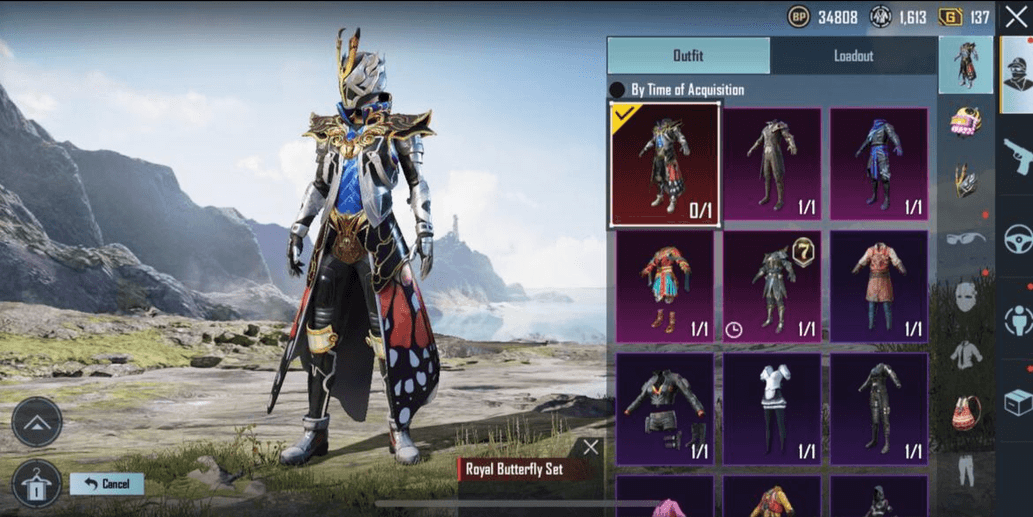Select the pants clothing category

pos(965,470)
